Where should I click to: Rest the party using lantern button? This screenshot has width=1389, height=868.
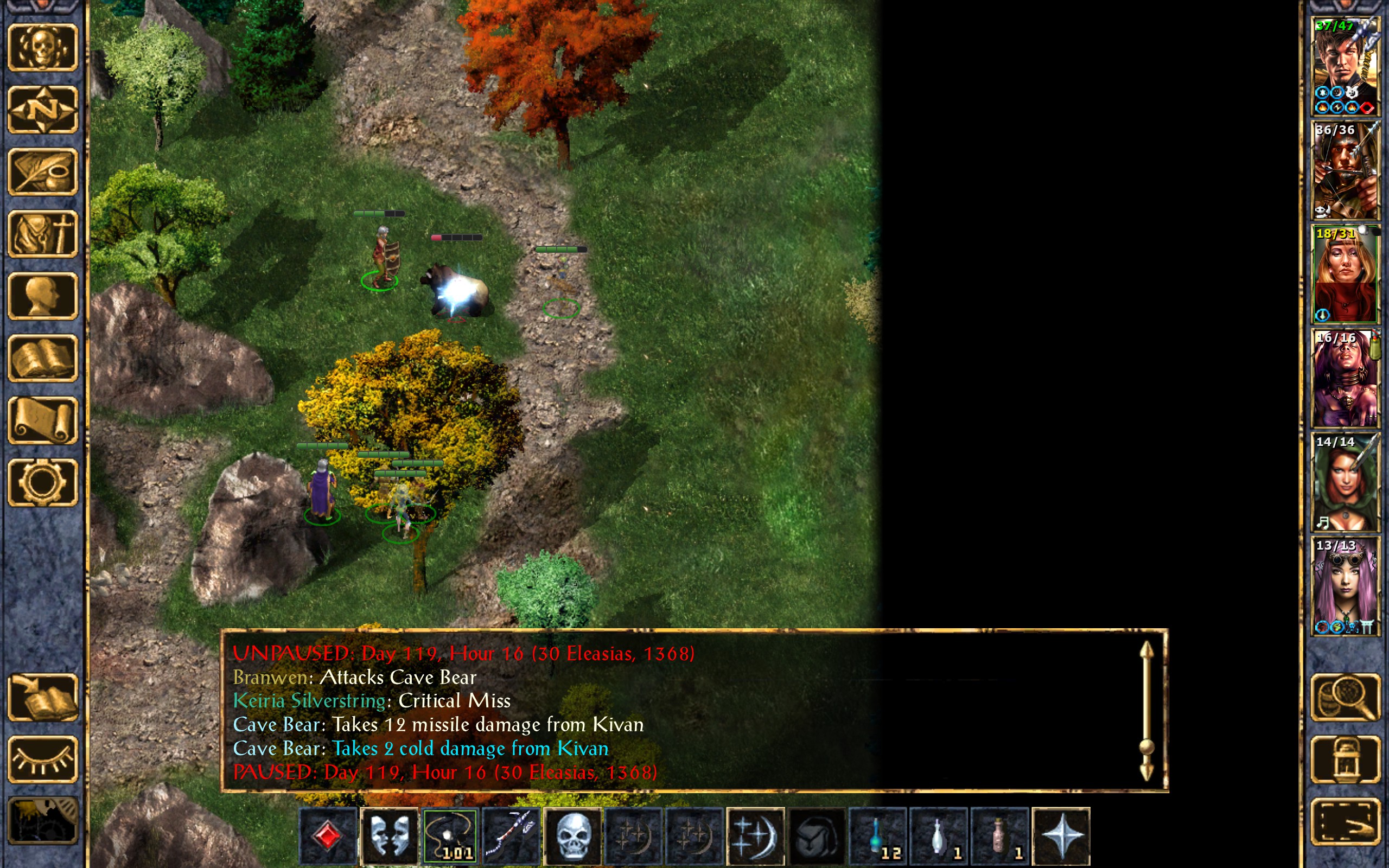click(1346, 759)
